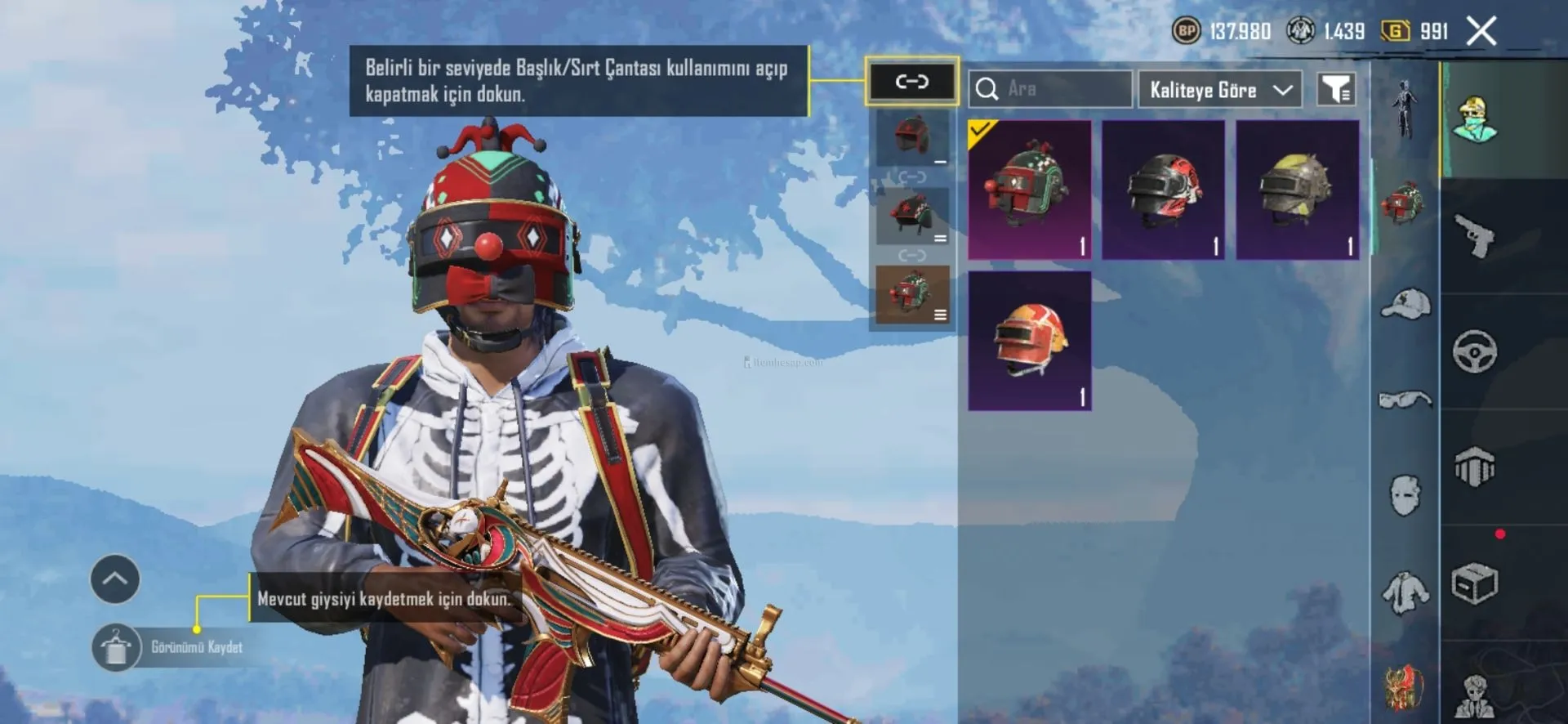Expand the up-arrow chevron button

pos(114,579)
